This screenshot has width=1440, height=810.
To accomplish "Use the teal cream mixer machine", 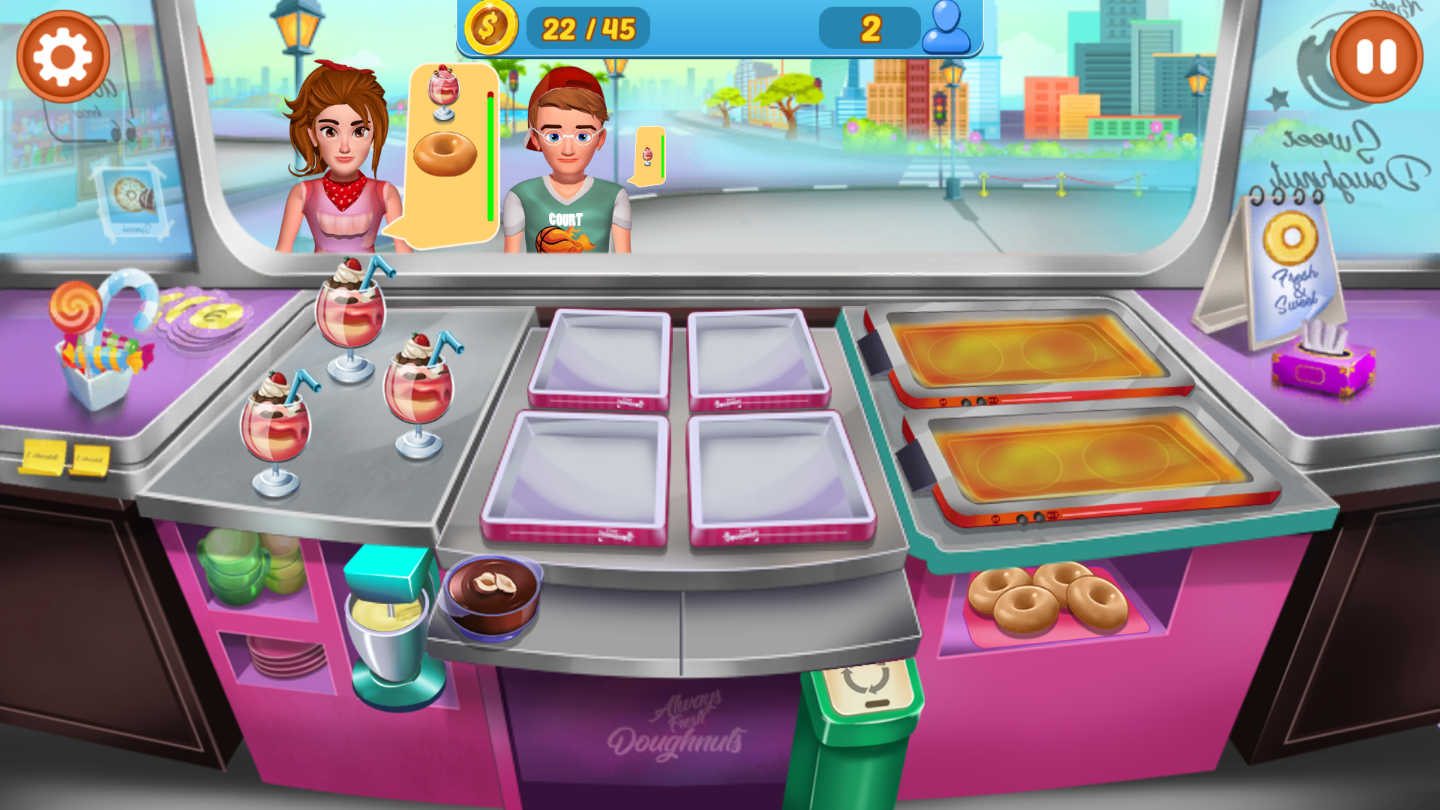I will (391, 627).
